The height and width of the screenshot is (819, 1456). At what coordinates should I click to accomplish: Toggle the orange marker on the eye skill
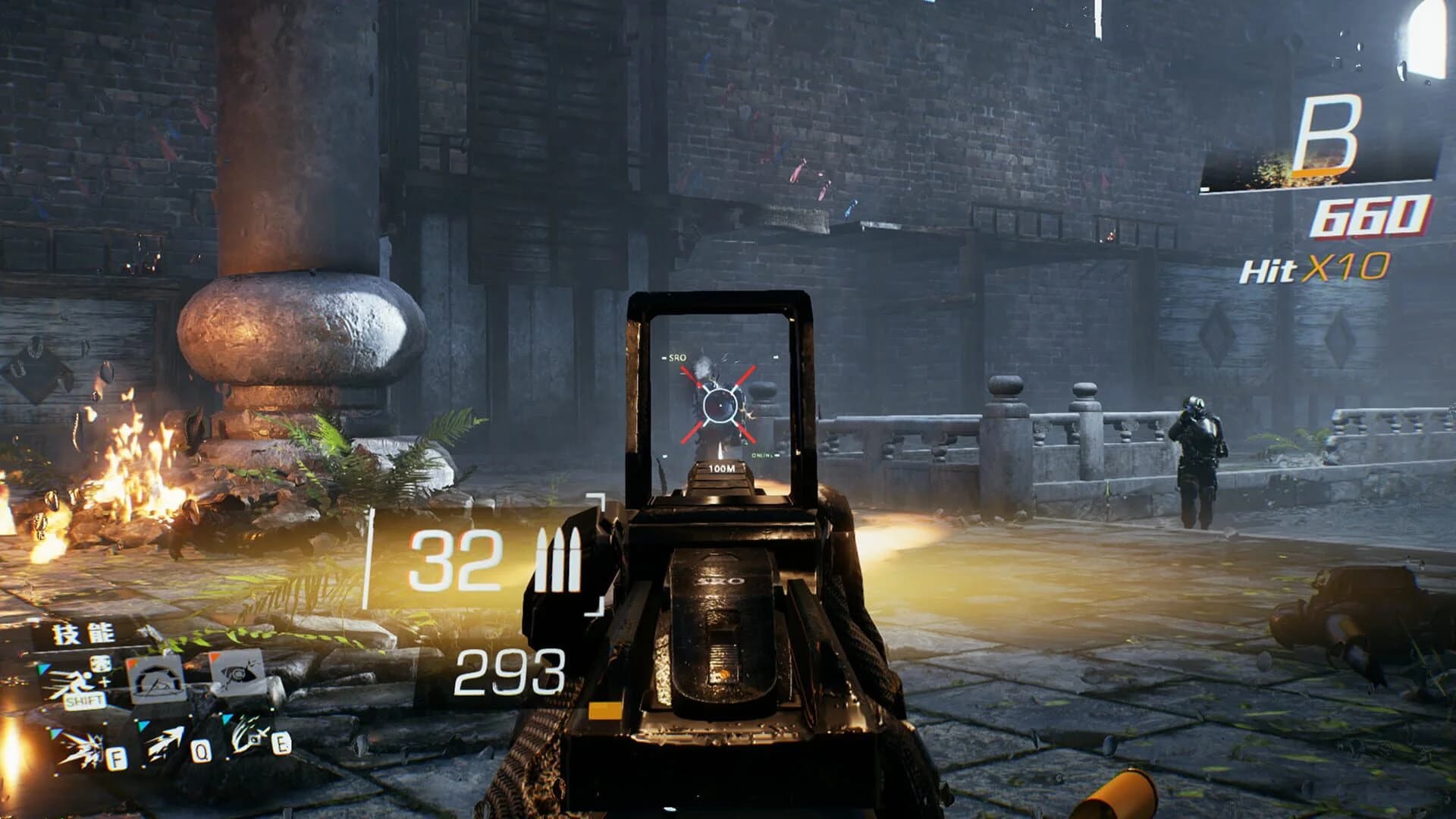(x=214, y=657)
